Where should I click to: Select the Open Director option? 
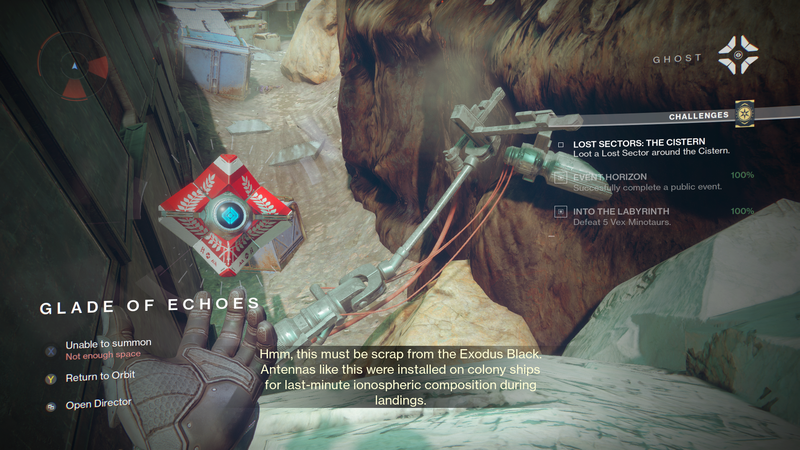point(101,406)
